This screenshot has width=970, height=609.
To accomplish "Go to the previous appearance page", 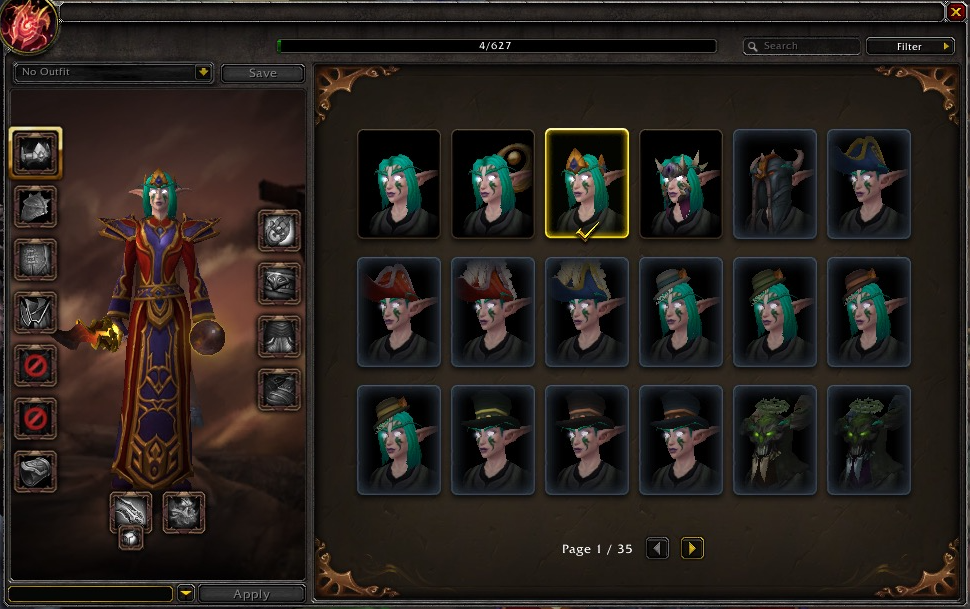I will click(x=657, y=548).
